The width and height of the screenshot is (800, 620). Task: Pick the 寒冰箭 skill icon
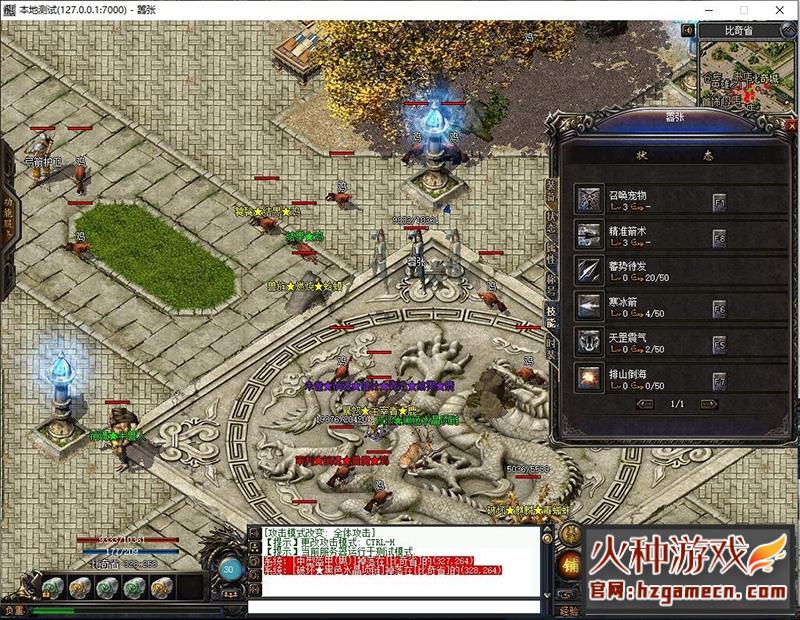coord(589,306)
